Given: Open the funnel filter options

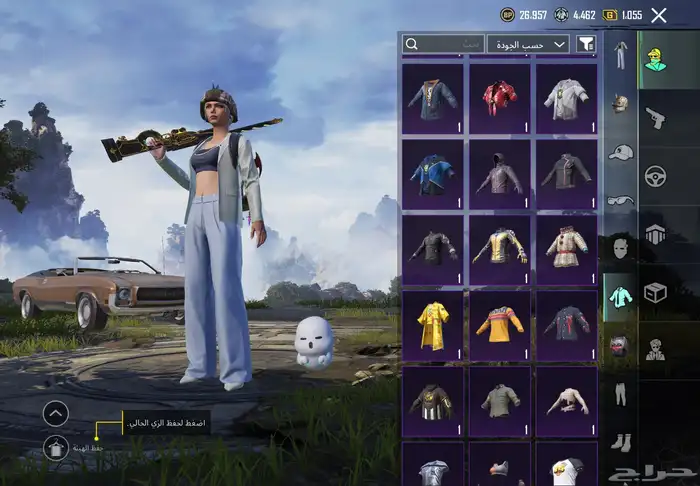Looking at the screenshot, I should point(586,44).
